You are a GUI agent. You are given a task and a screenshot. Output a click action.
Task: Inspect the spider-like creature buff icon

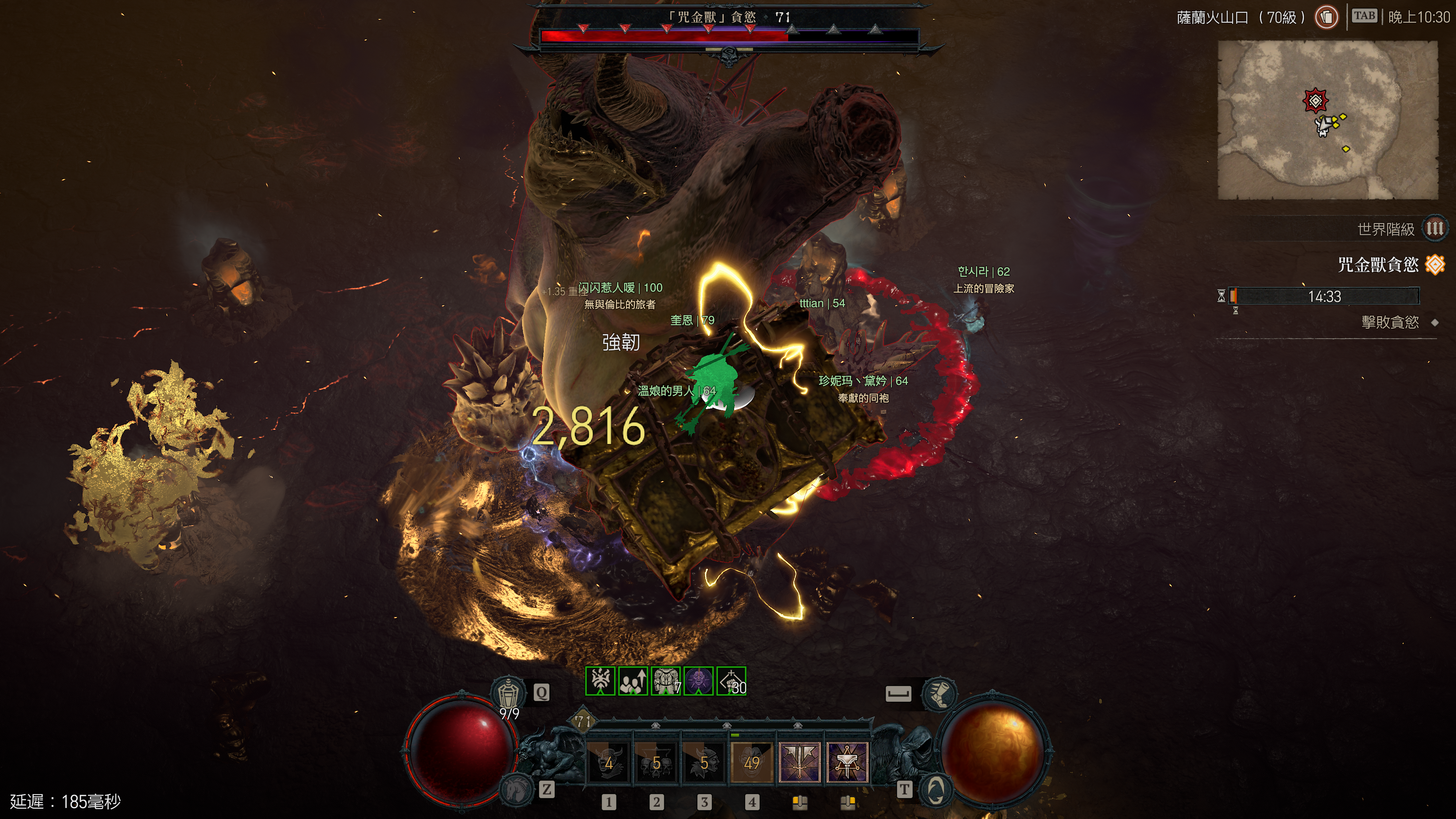(600, 681)
